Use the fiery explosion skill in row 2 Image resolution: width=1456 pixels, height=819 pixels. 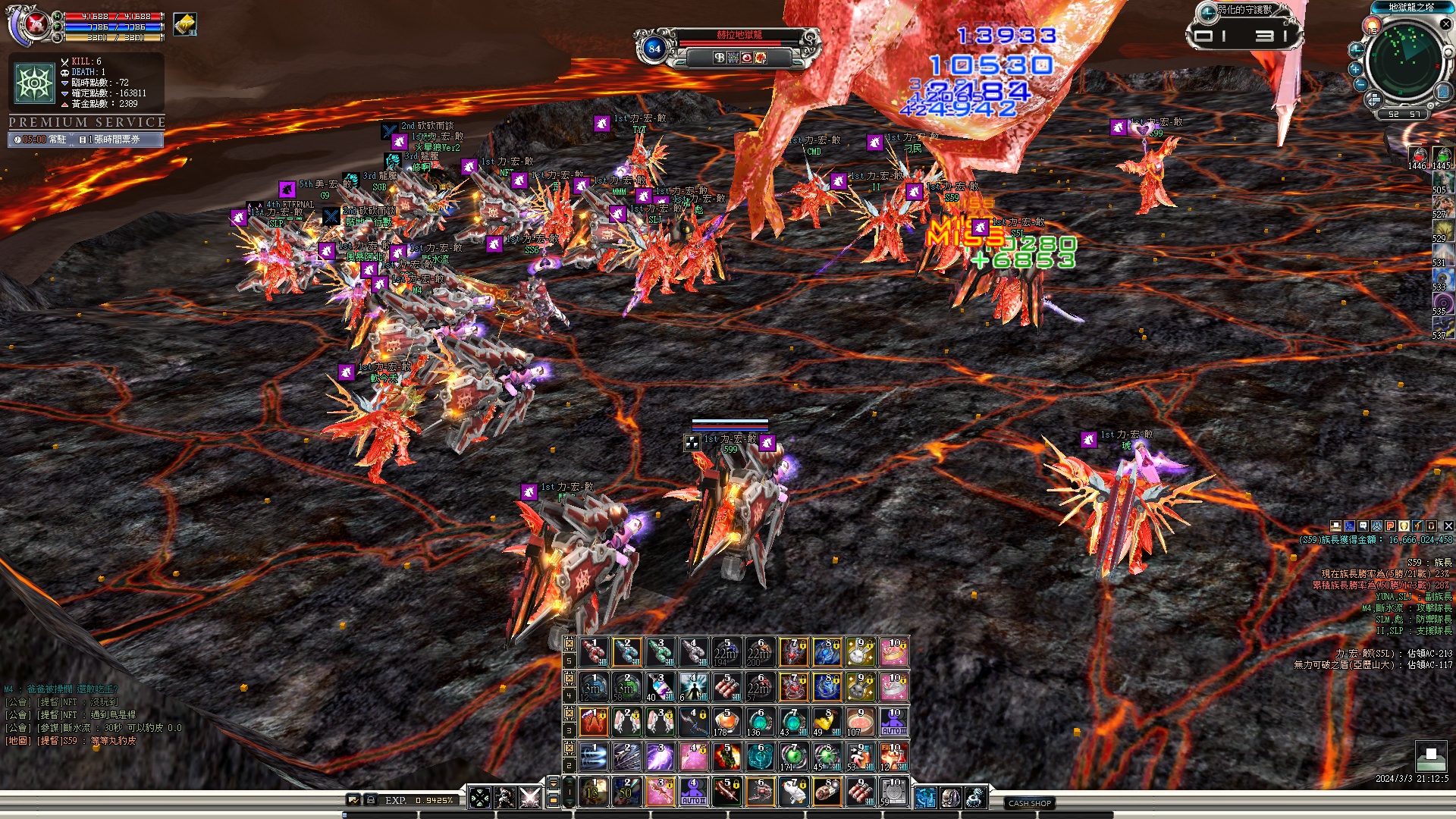[x=726, y=756]
